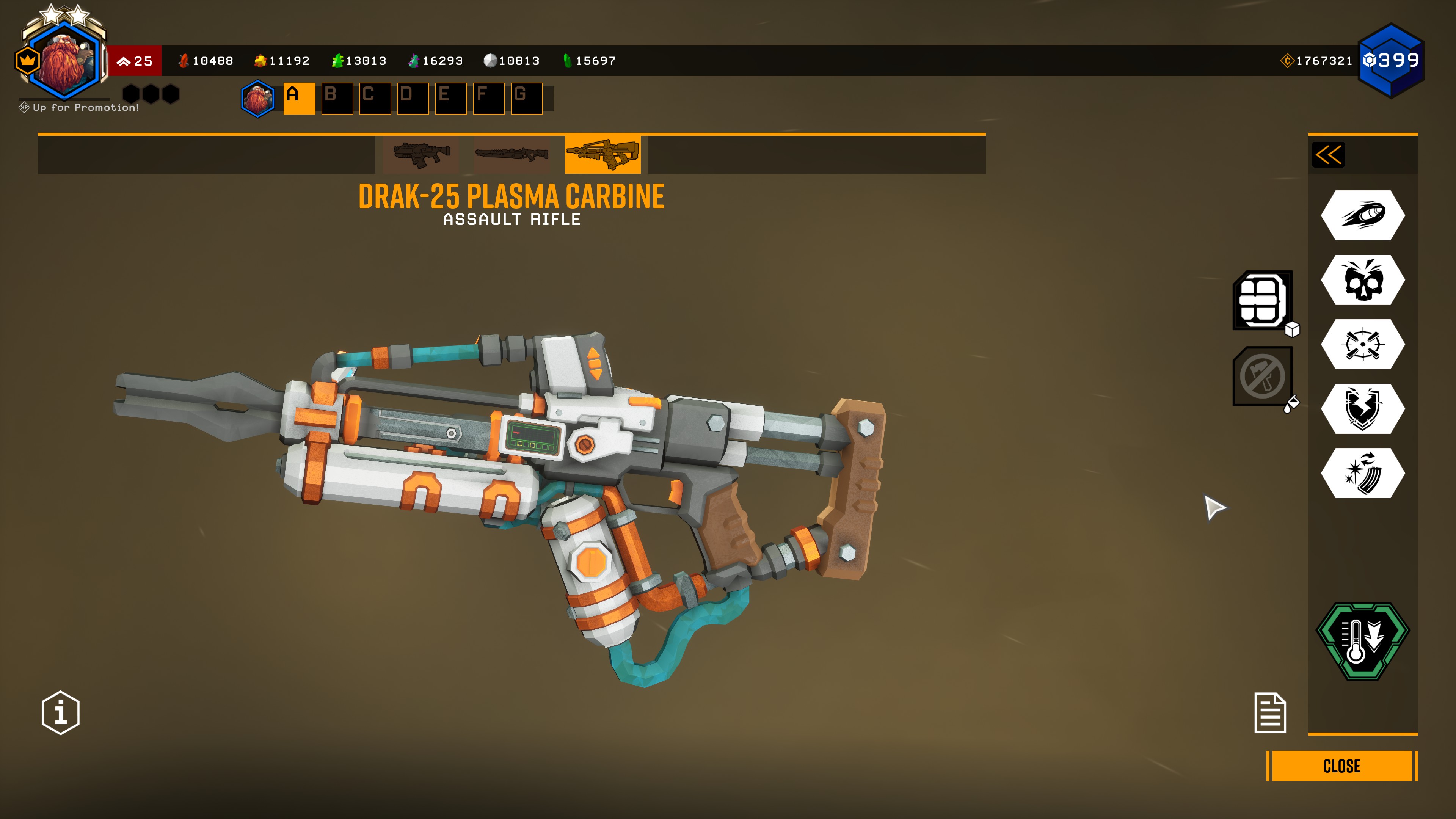1456x819 pixels.
Task: Open the crosshair accuracy upgrade tier
Action: [1362, 344]
